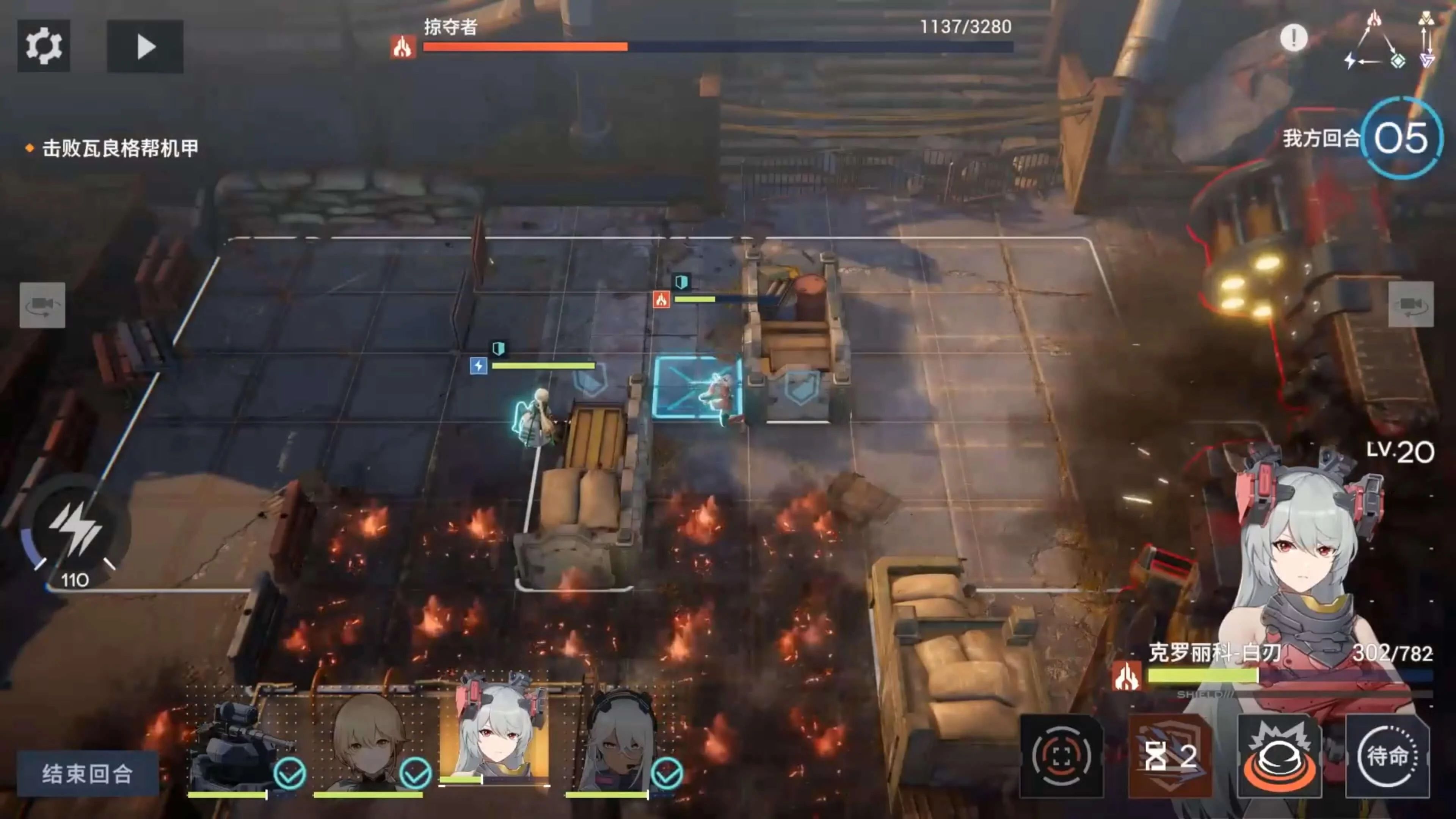This screenshot has height=819, width=1456.
Task: Toggle the play speed arrow button
Action: click(145, 46)
